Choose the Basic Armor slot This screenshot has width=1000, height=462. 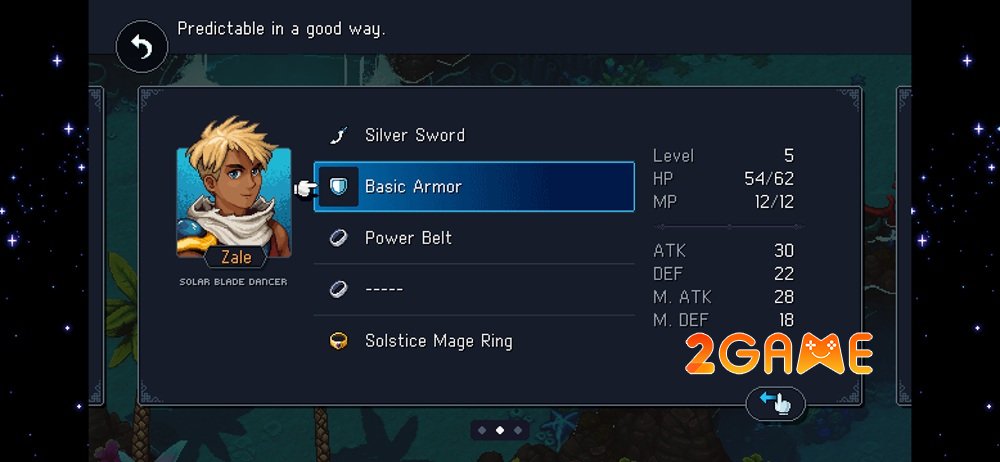(473, 187)
